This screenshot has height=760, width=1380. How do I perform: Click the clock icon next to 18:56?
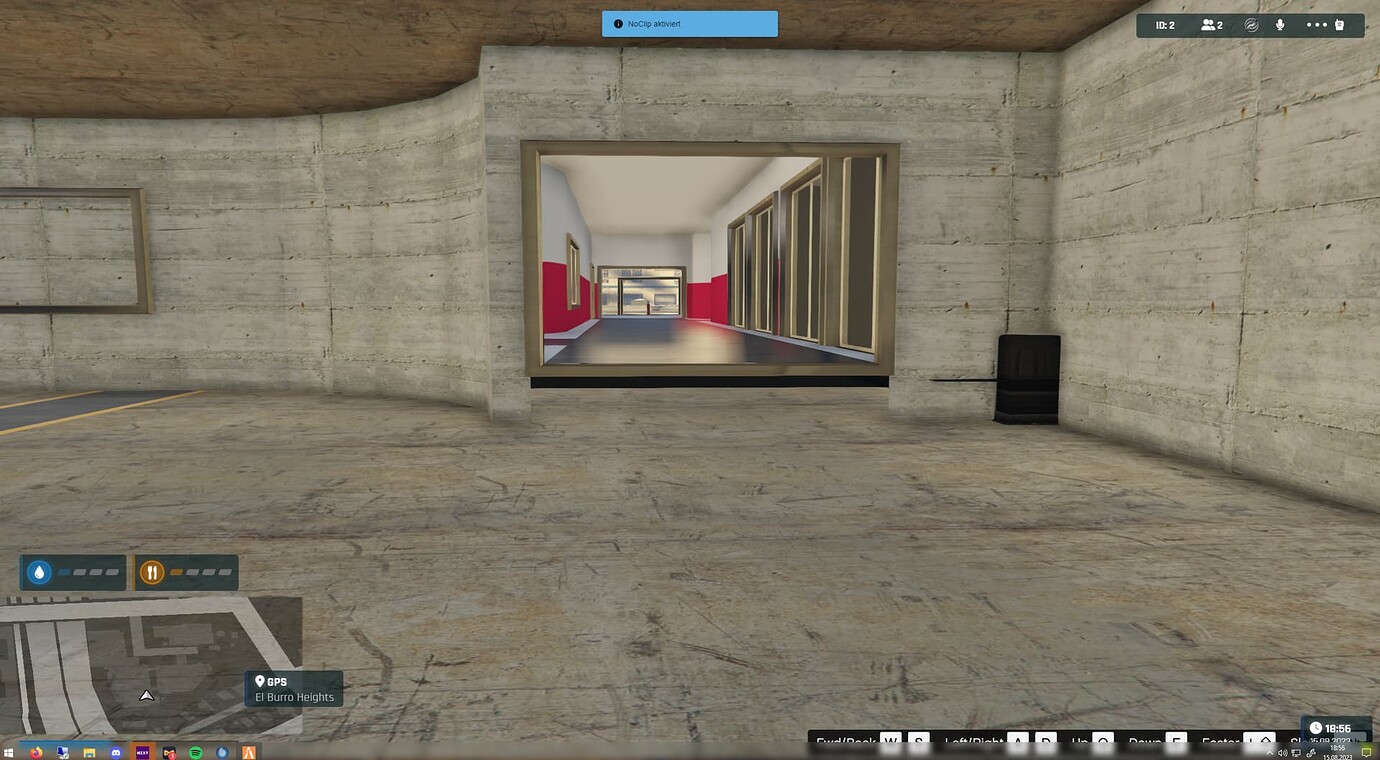[1315, 728]
